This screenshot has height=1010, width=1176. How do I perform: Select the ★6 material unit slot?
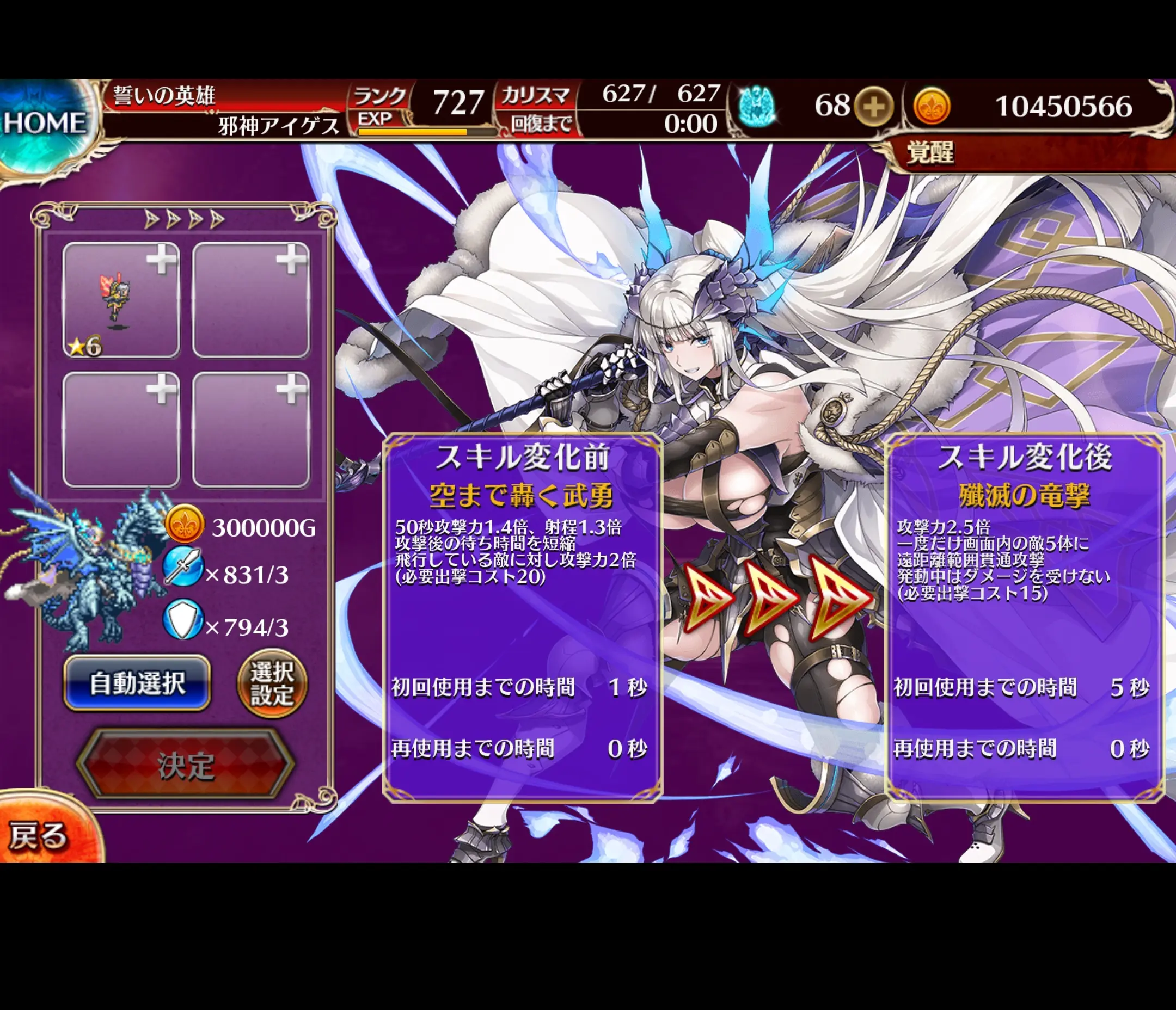[121, 300]
